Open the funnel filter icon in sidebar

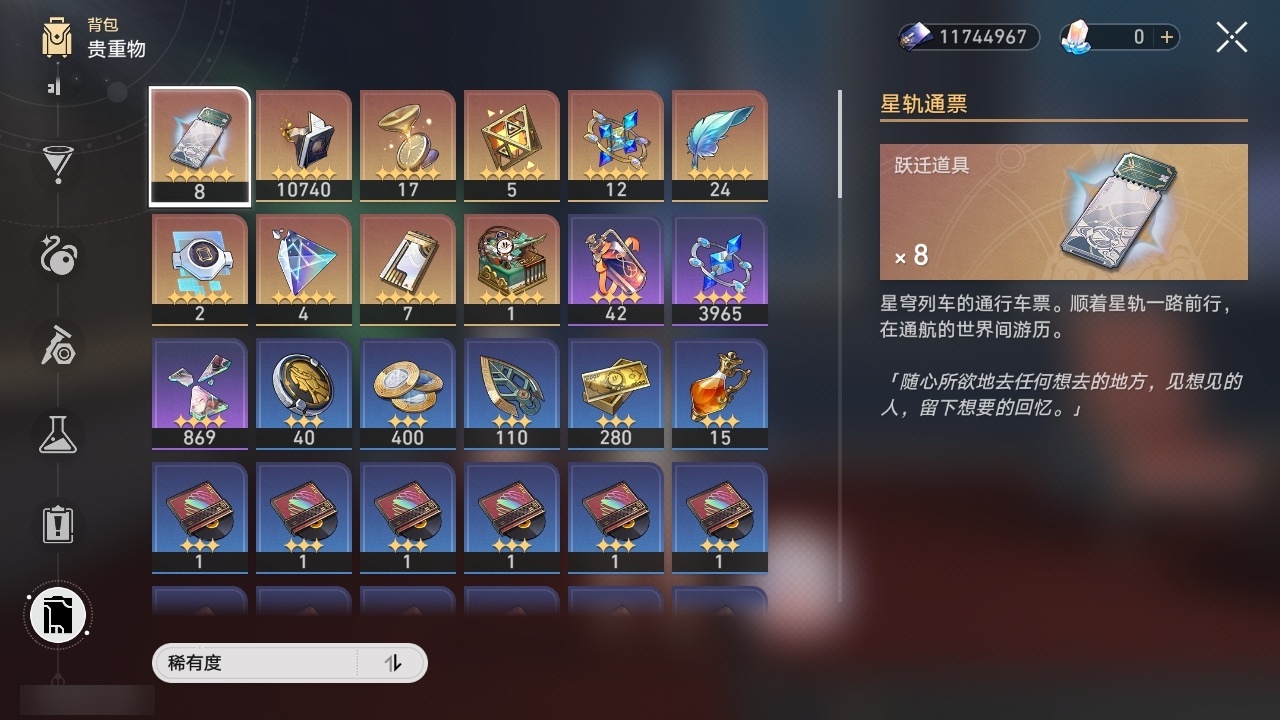[x=57, y=165]
